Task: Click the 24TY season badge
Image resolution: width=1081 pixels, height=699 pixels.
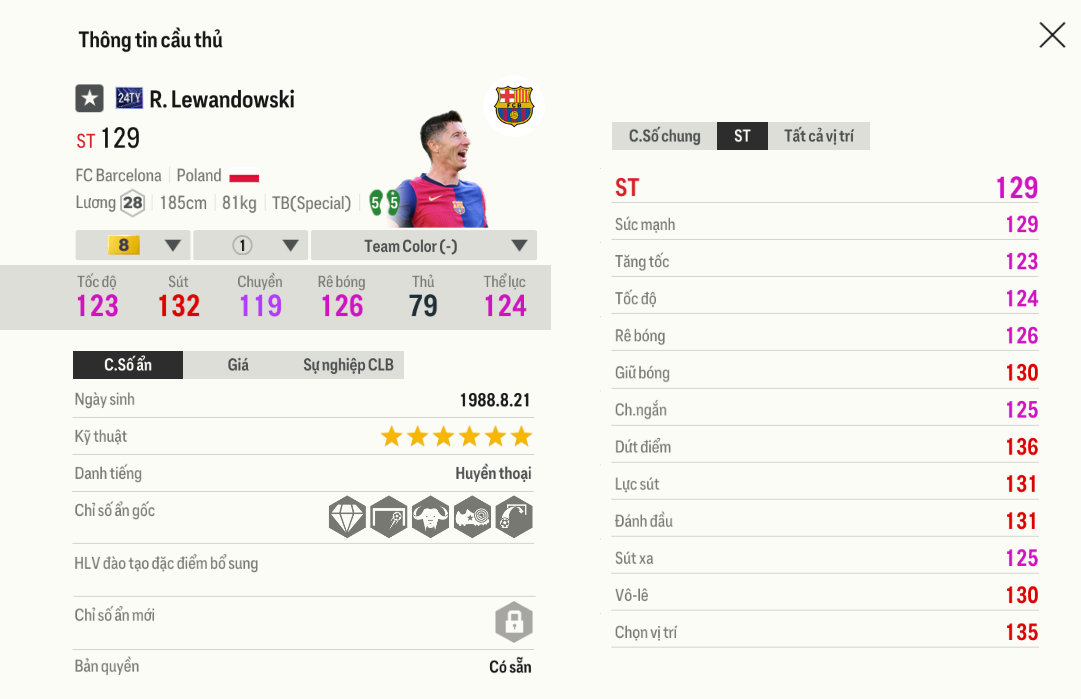Action: 129,98
